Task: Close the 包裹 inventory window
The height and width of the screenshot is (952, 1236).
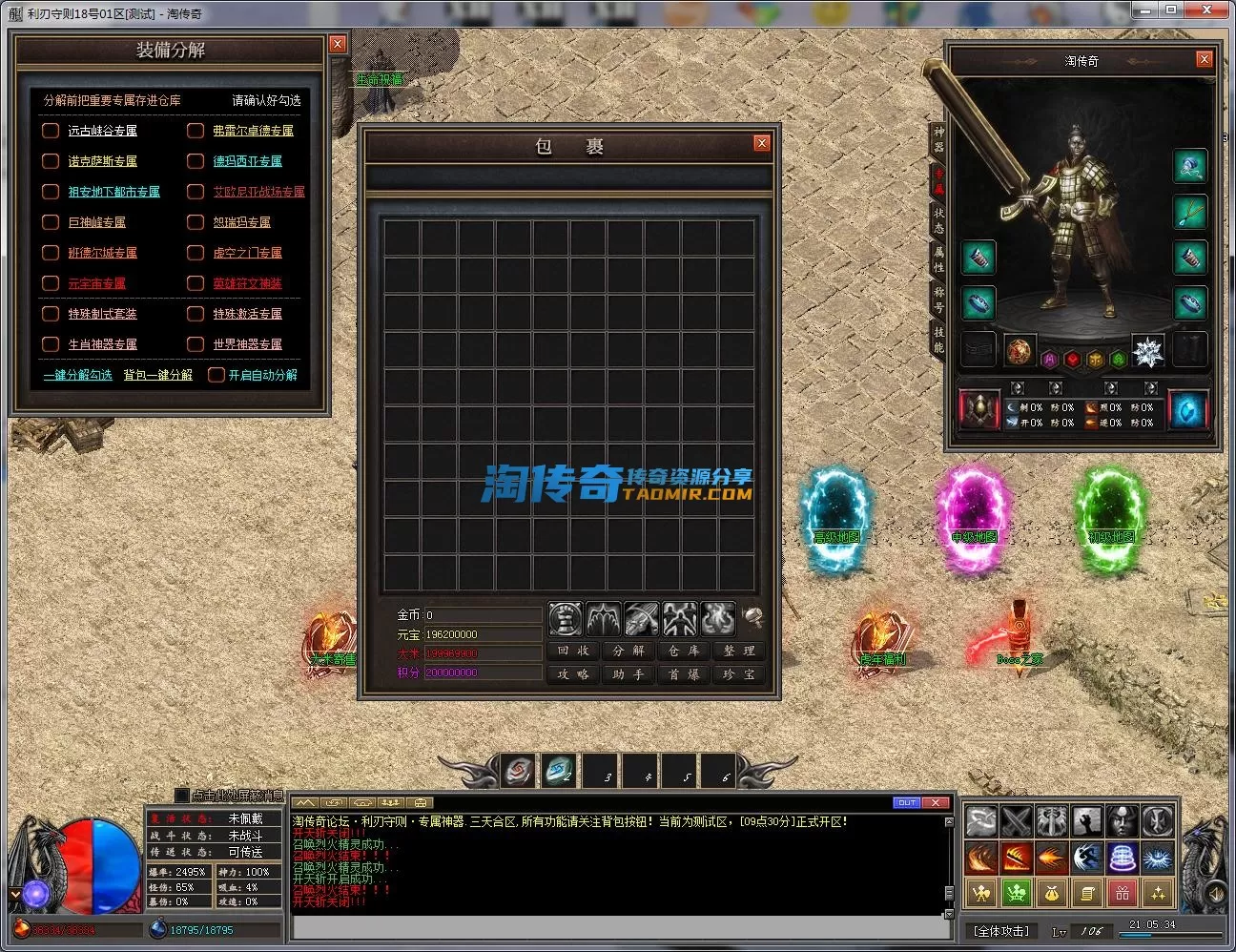Action: tap(761, 143)
